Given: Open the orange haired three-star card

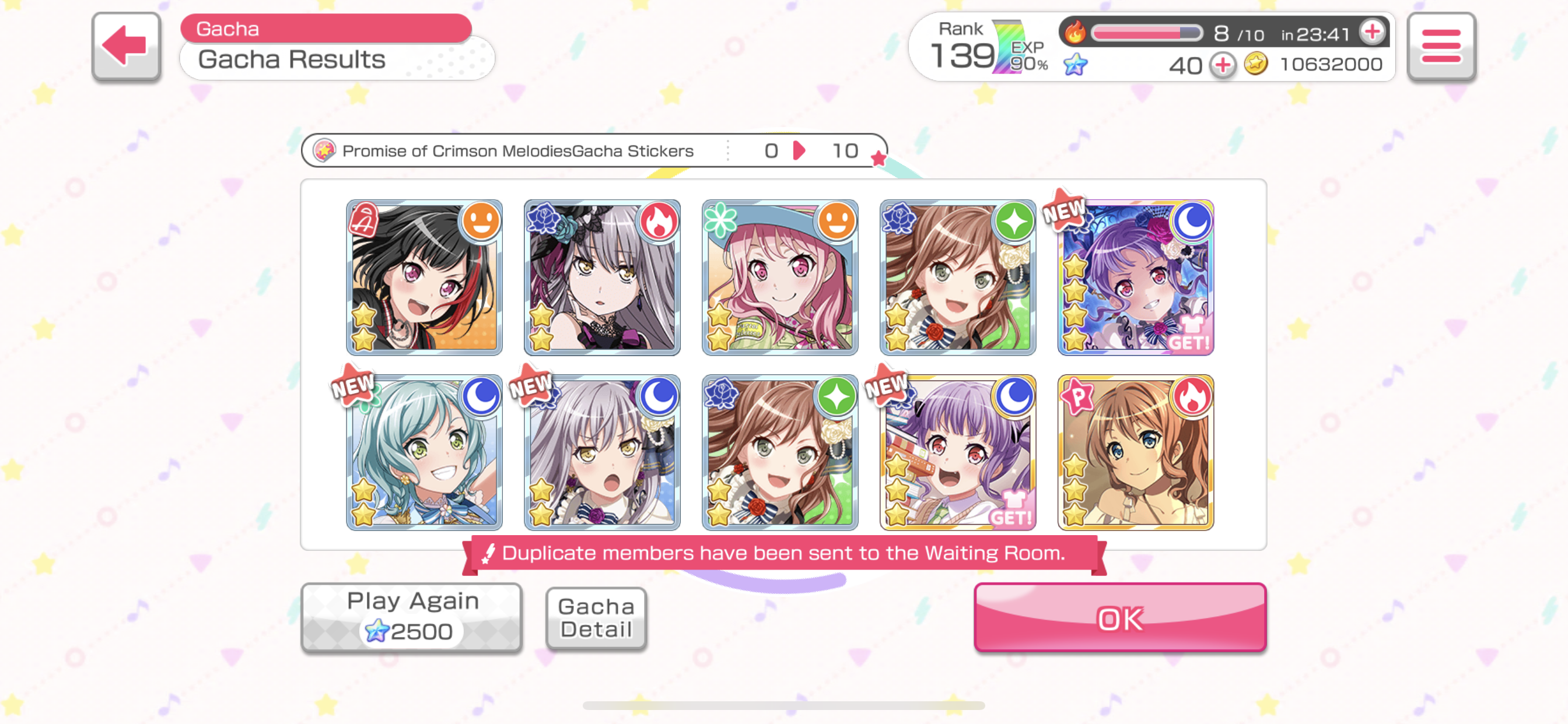Looking at the screenshot, I should click(1135, 453).
